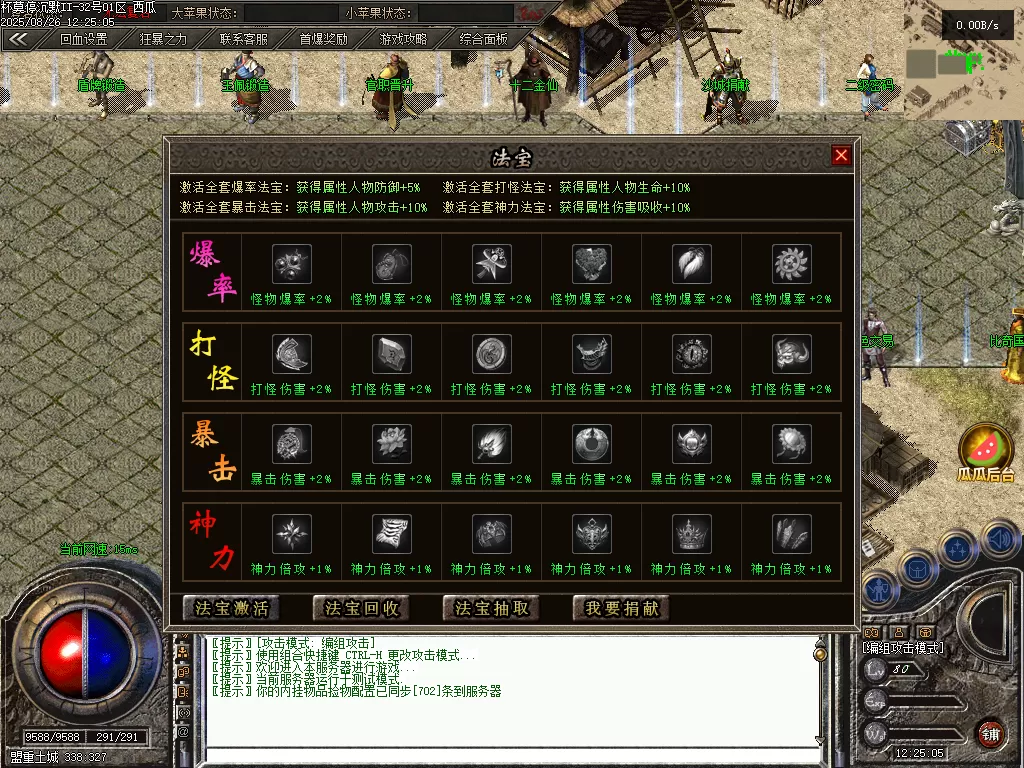The height and width of the screenshot is (768, 1024).
Task: Open the 游戏攻略 game guide
Action: tap(403, 39)
